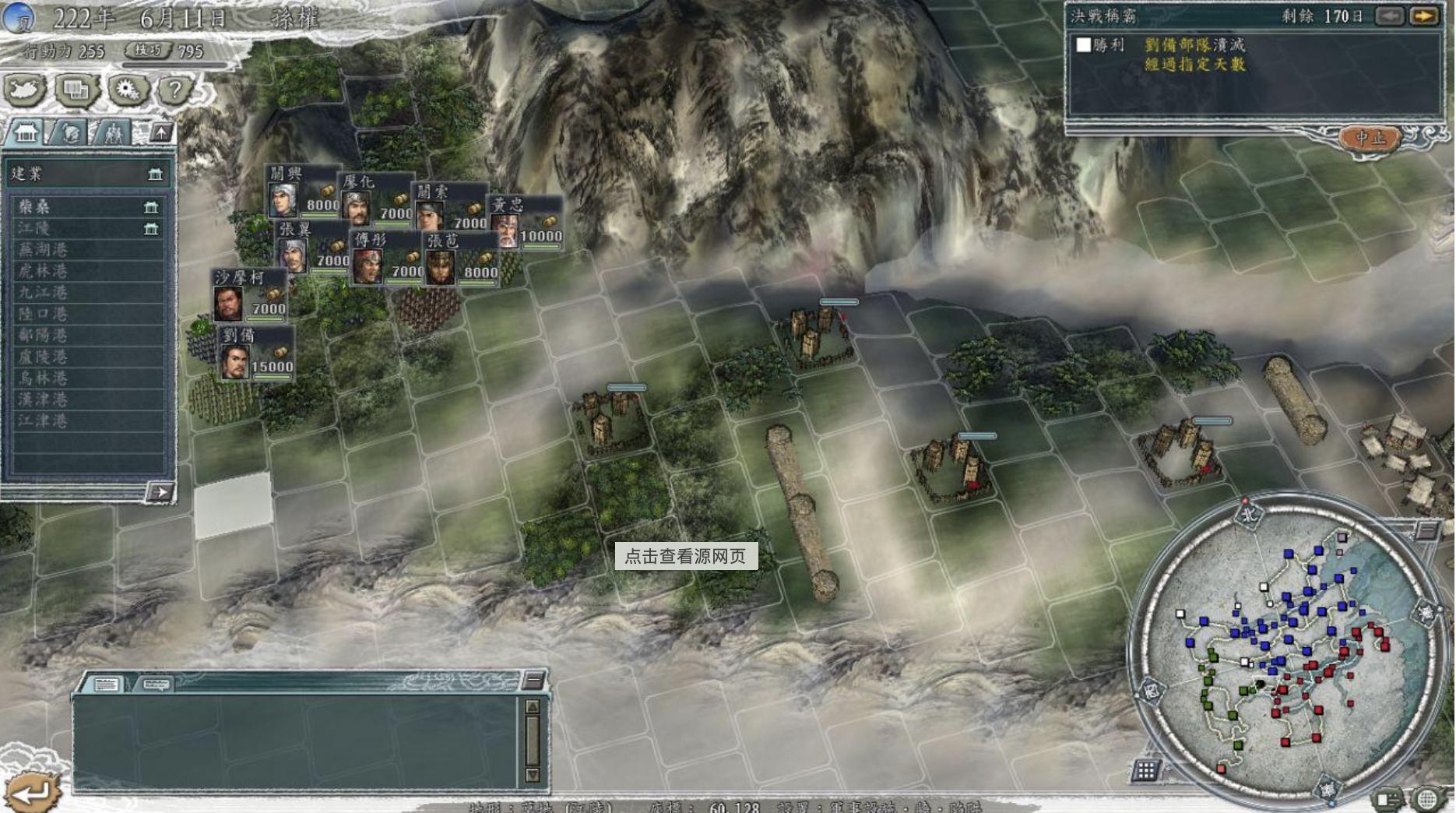Click the minimap
The height and width of the screenshot is (813, 1456).
pyautogui.click(x=1285, y=646)
